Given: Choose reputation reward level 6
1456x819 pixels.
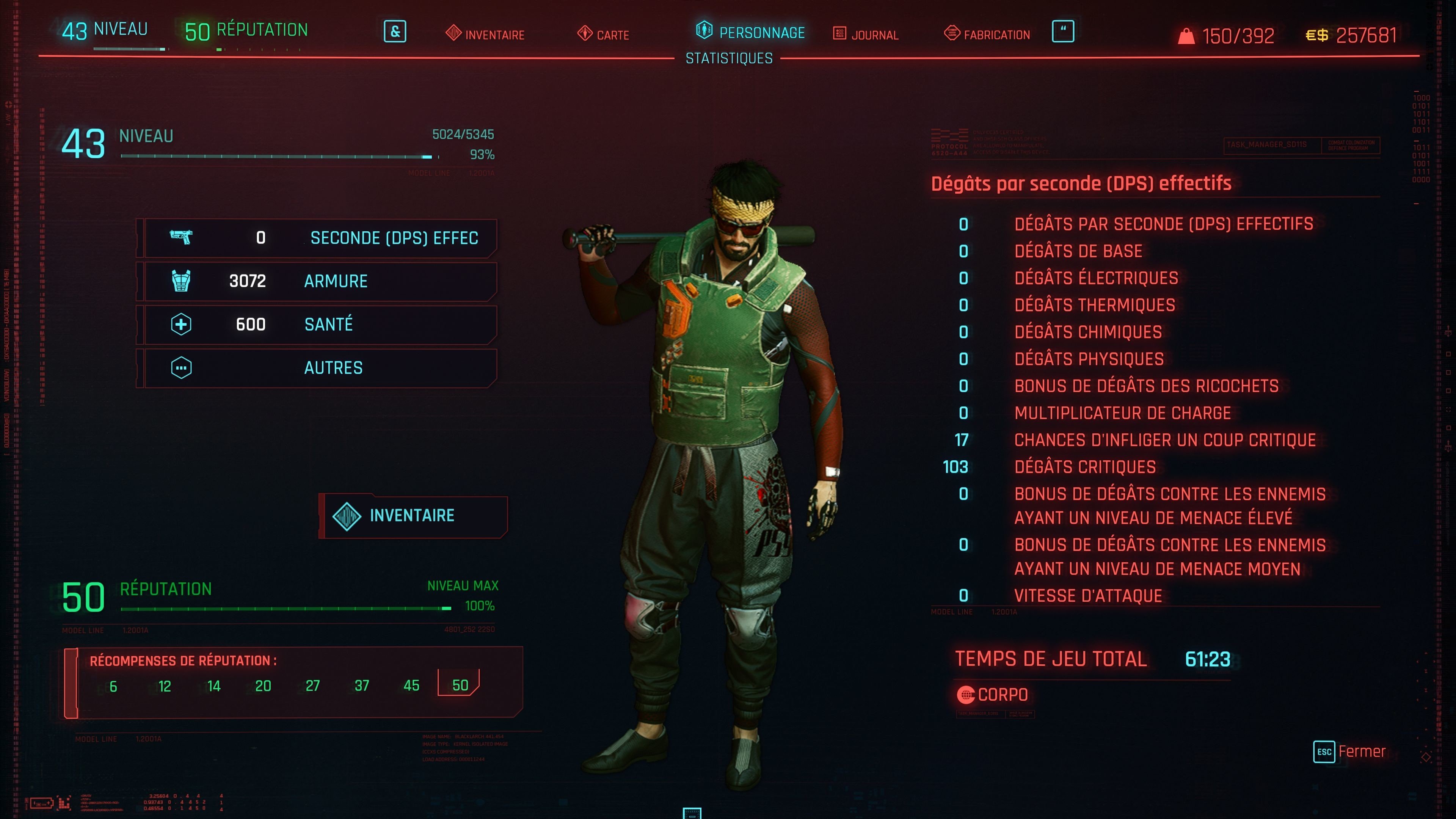Looking at the screenshot, I should click(113, 686).
